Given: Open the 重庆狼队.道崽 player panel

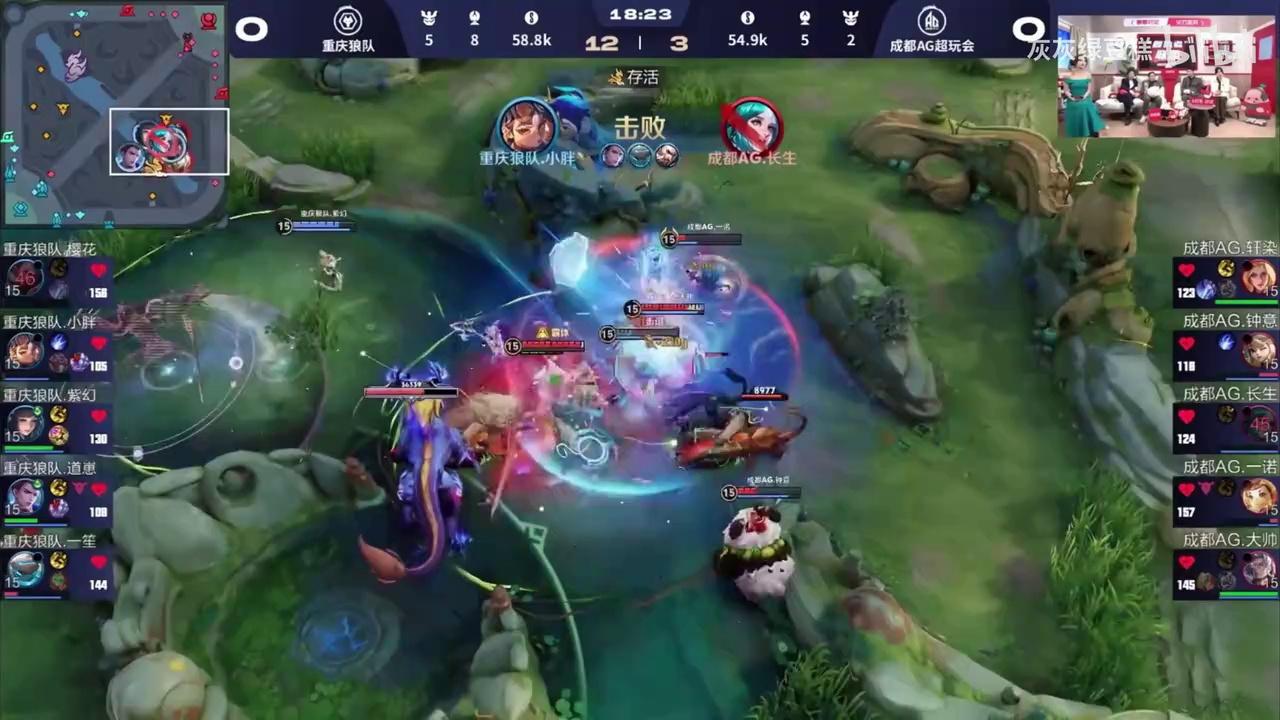Looking at the screenshot, I should [57, 496].
